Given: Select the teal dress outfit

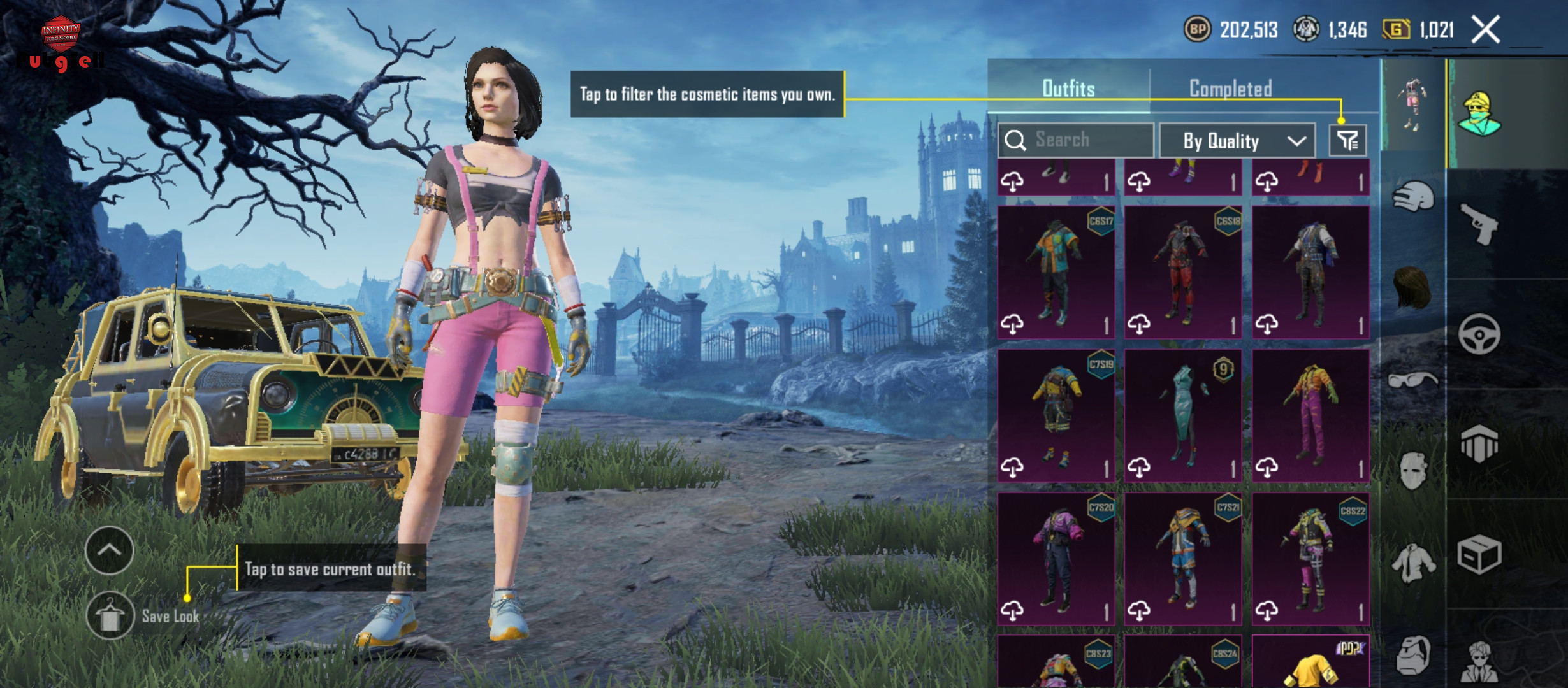Looking at the screenshot, I should tap(1183, 415).
